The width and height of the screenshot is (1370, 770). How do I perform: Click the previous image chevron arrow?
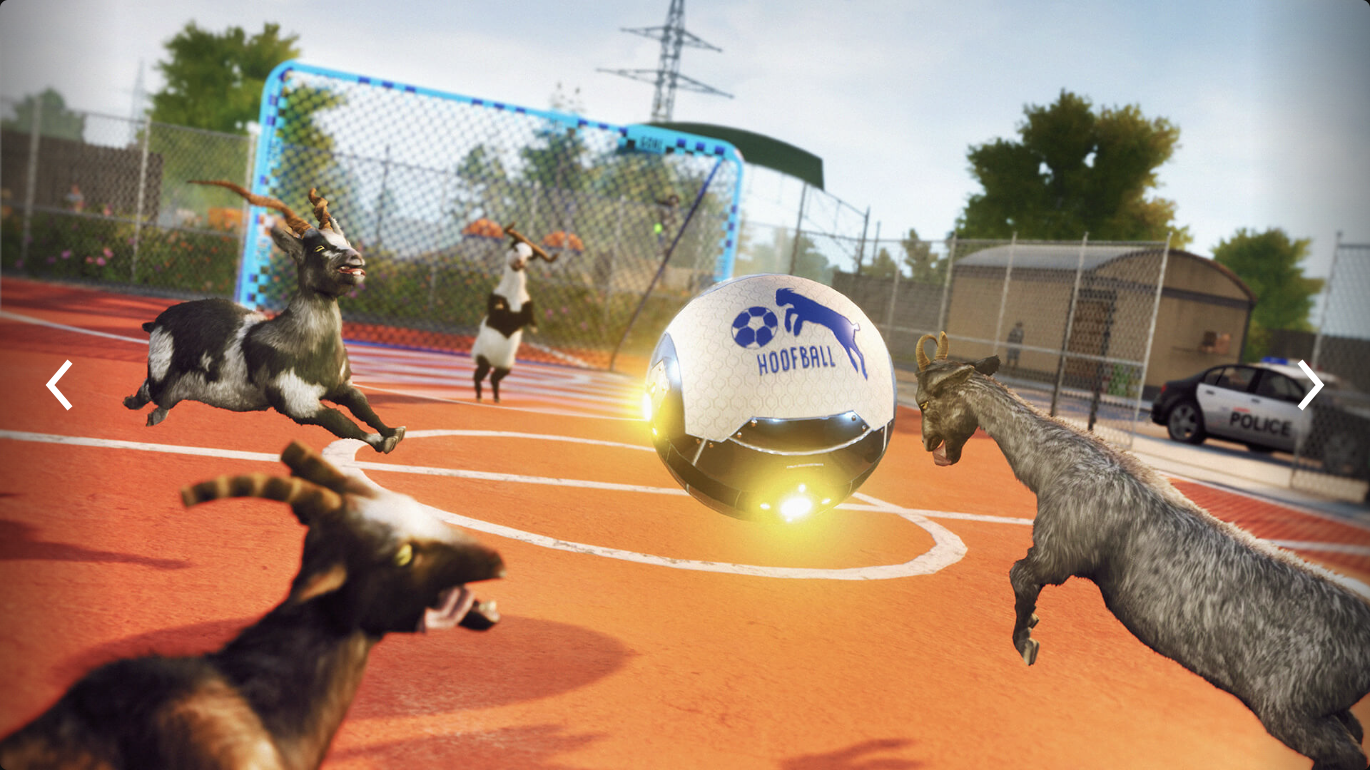pos(57,385)
